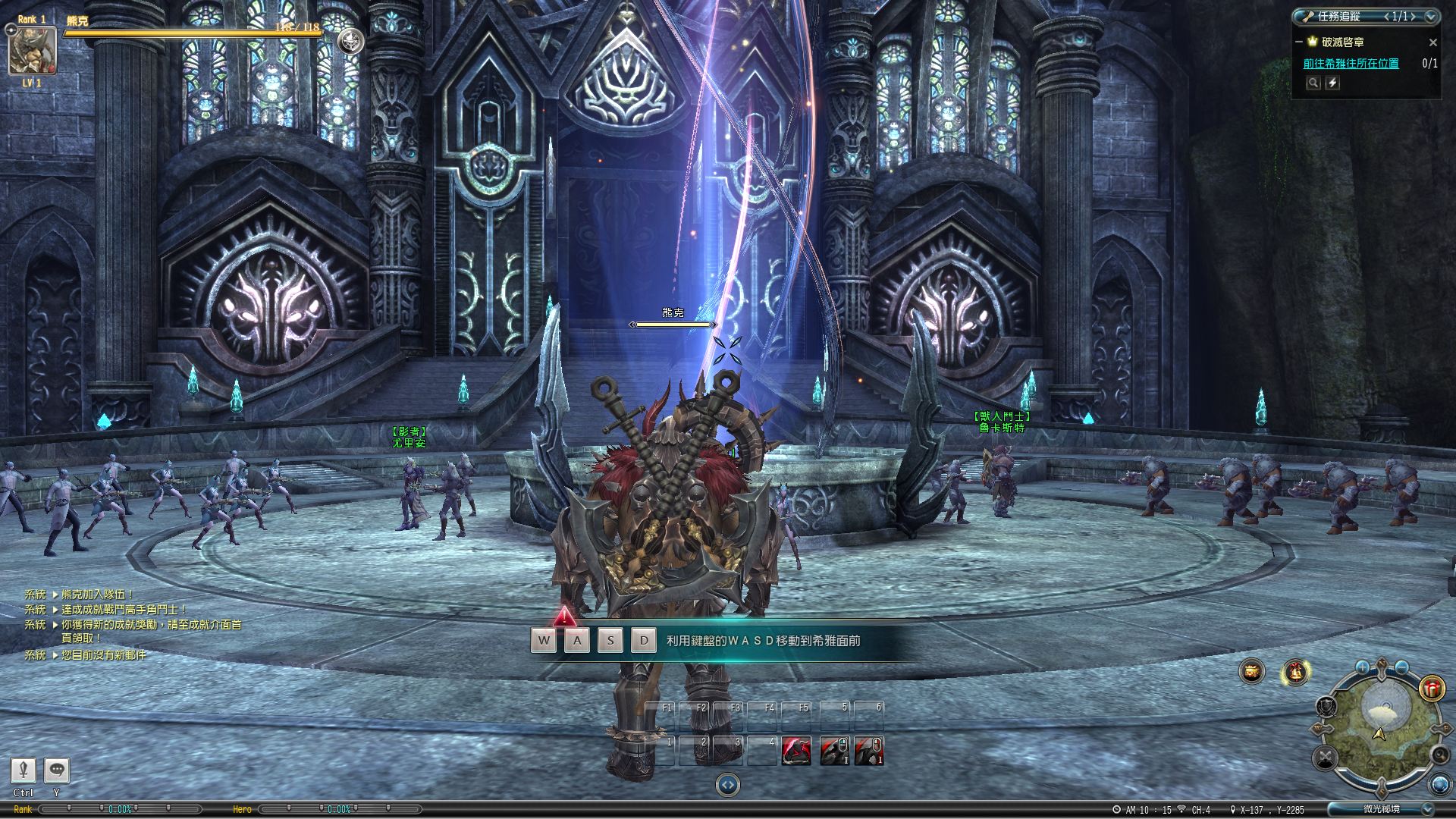
Task: Open the treasure chest icon
Action: coord(1252,672)
